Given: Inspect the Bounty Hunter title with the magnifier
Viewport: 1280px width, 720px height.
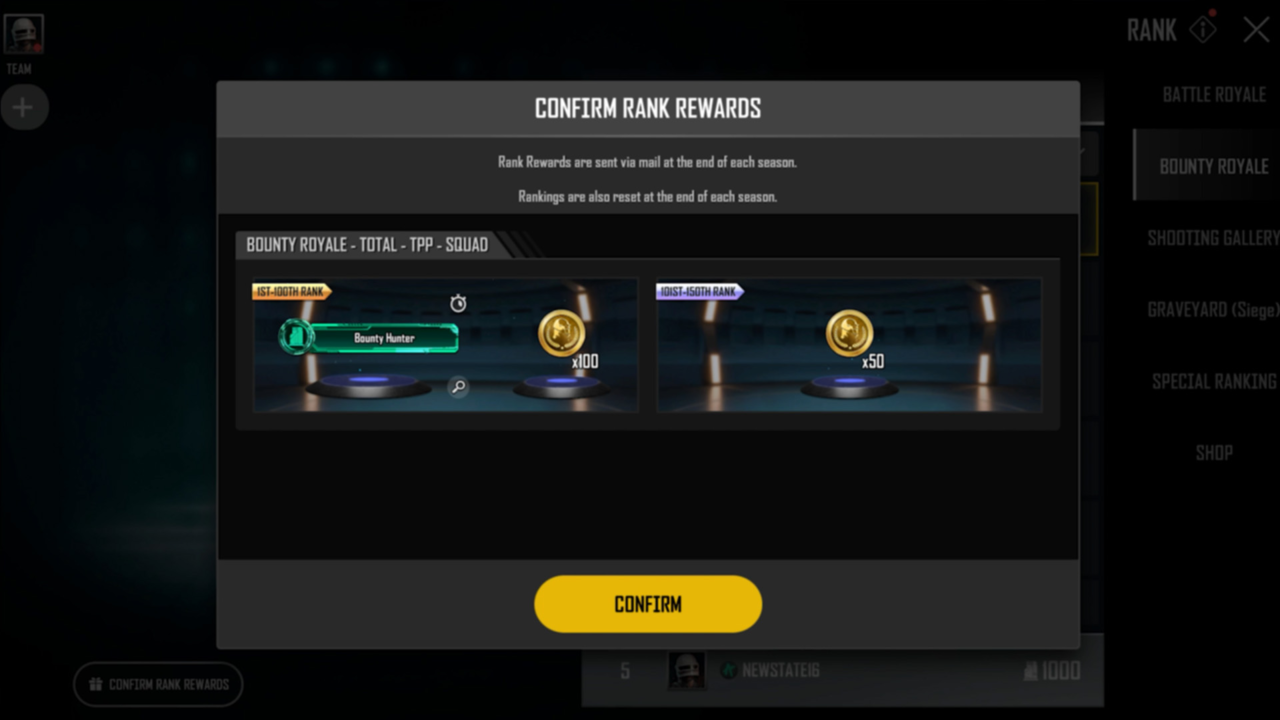Looking at the screenshot, I should [x=458, y=387].
